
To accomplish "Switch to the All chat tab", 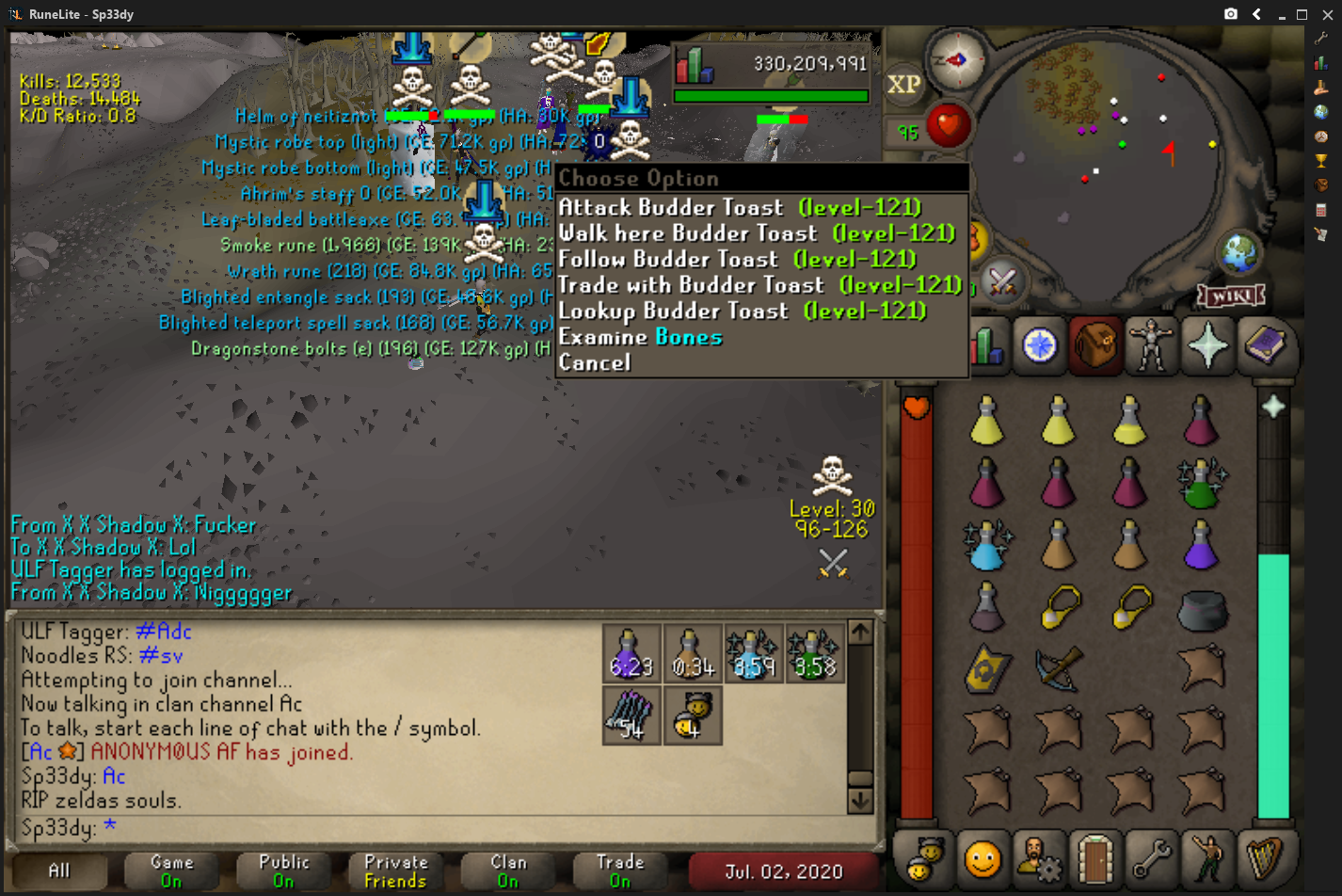I will 58,871.
